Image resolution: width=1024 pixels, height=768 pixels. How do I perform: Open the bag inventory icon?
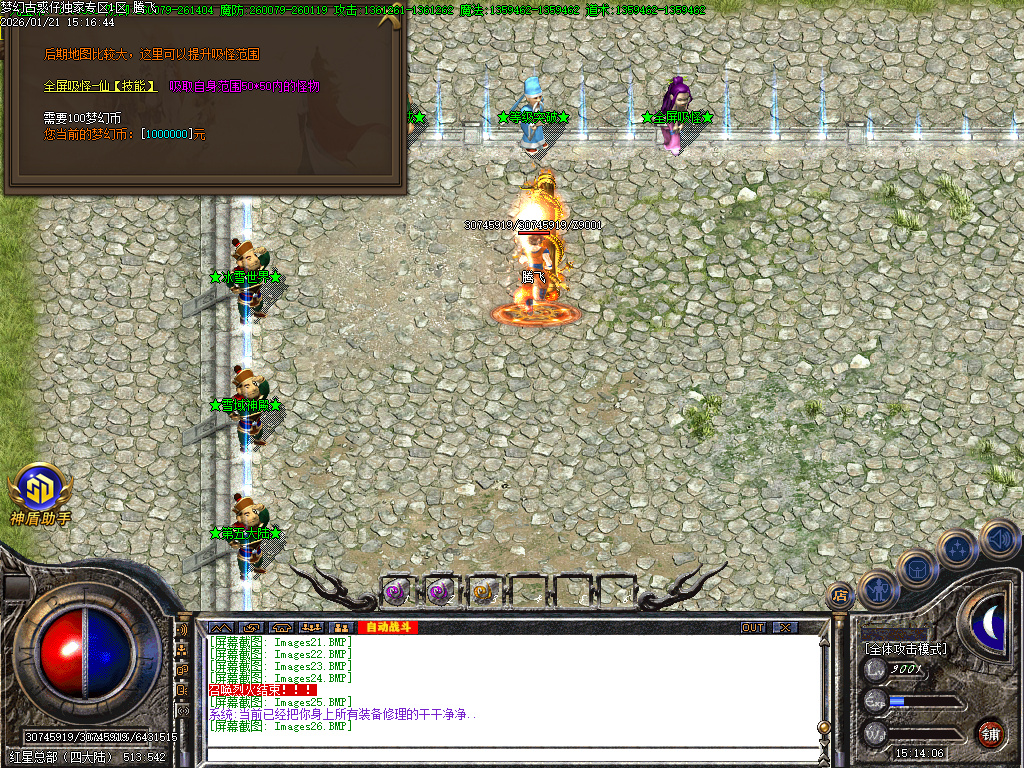pos(917,568)
